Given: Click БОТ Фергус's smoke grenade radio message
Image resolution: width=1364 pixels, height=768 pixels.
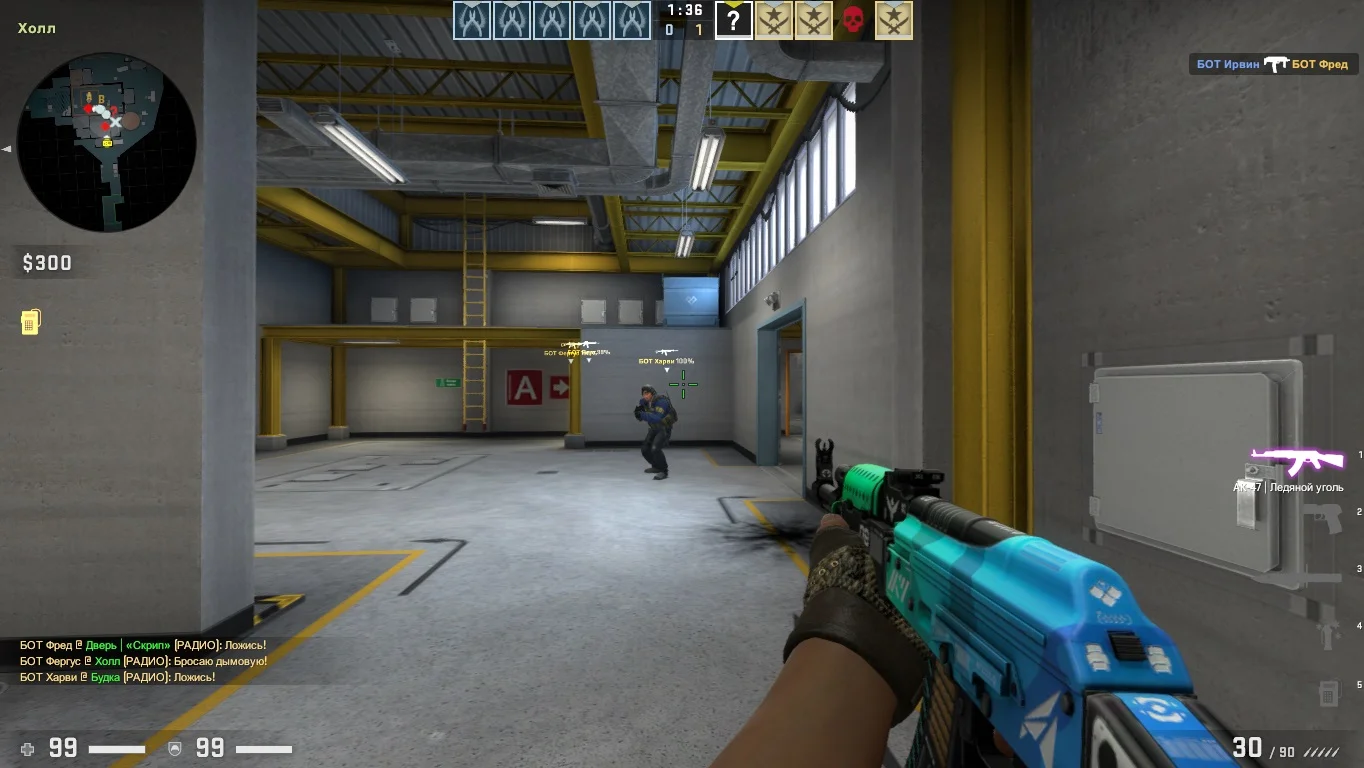Looking at the screenshot, I should (143, 661).
